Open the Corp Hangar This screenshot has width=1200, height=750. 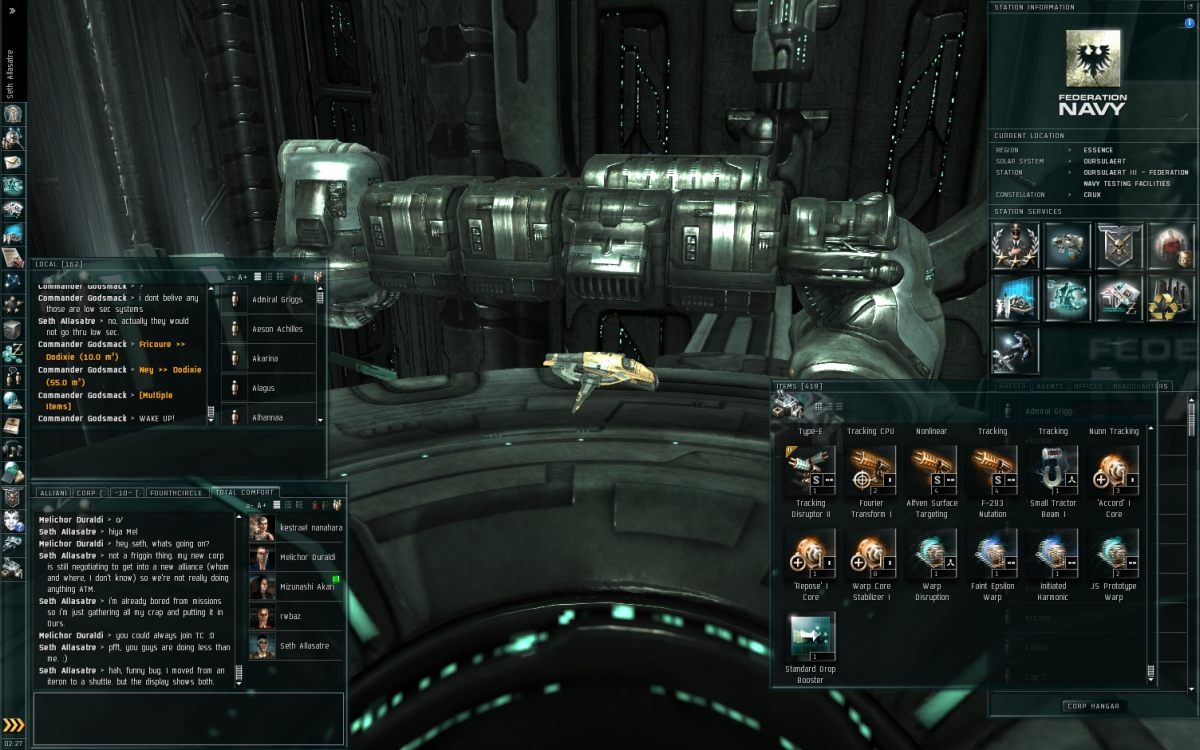[1091, 706]
